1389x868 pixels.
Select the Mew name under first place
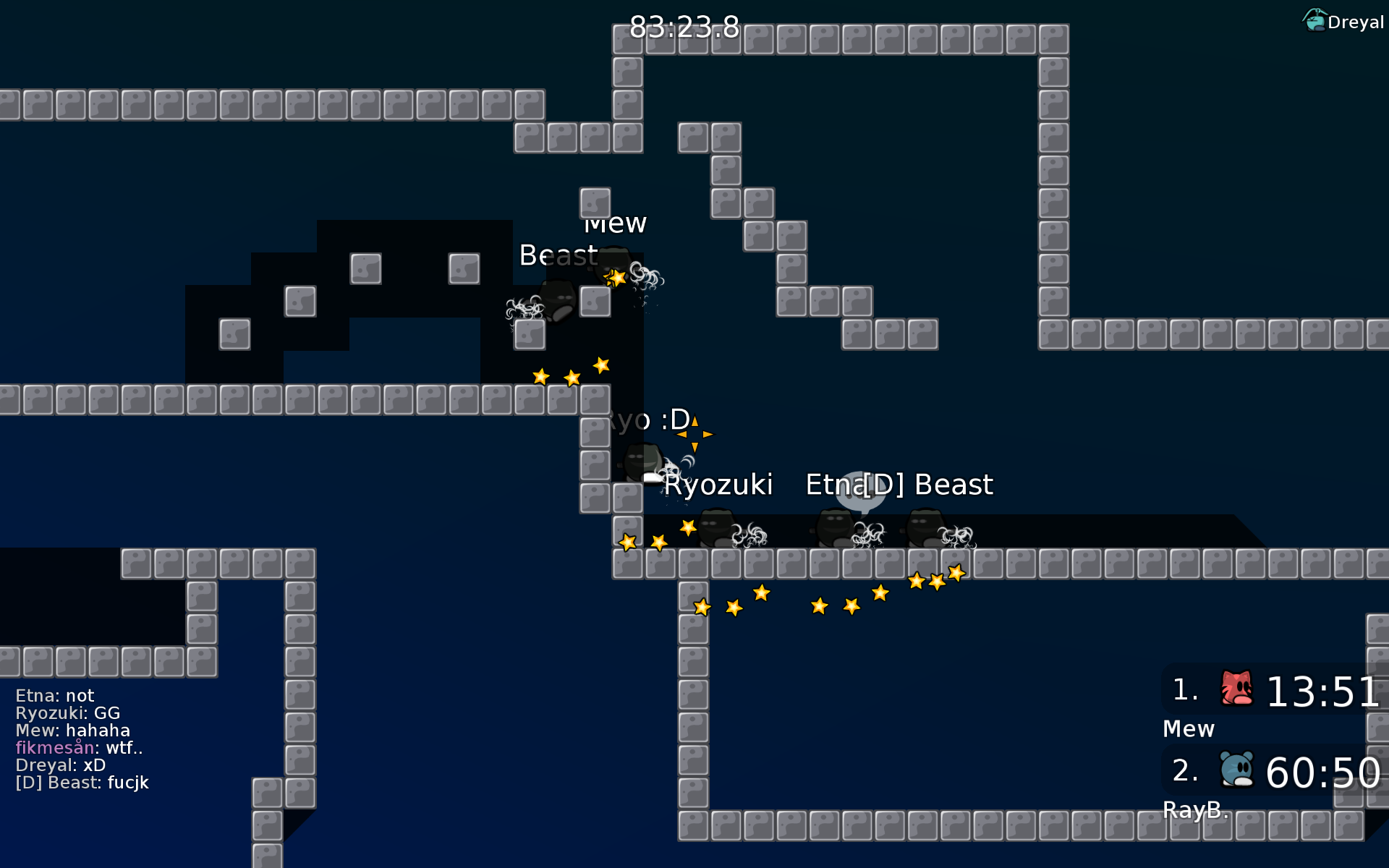(x=1189, y=729)
